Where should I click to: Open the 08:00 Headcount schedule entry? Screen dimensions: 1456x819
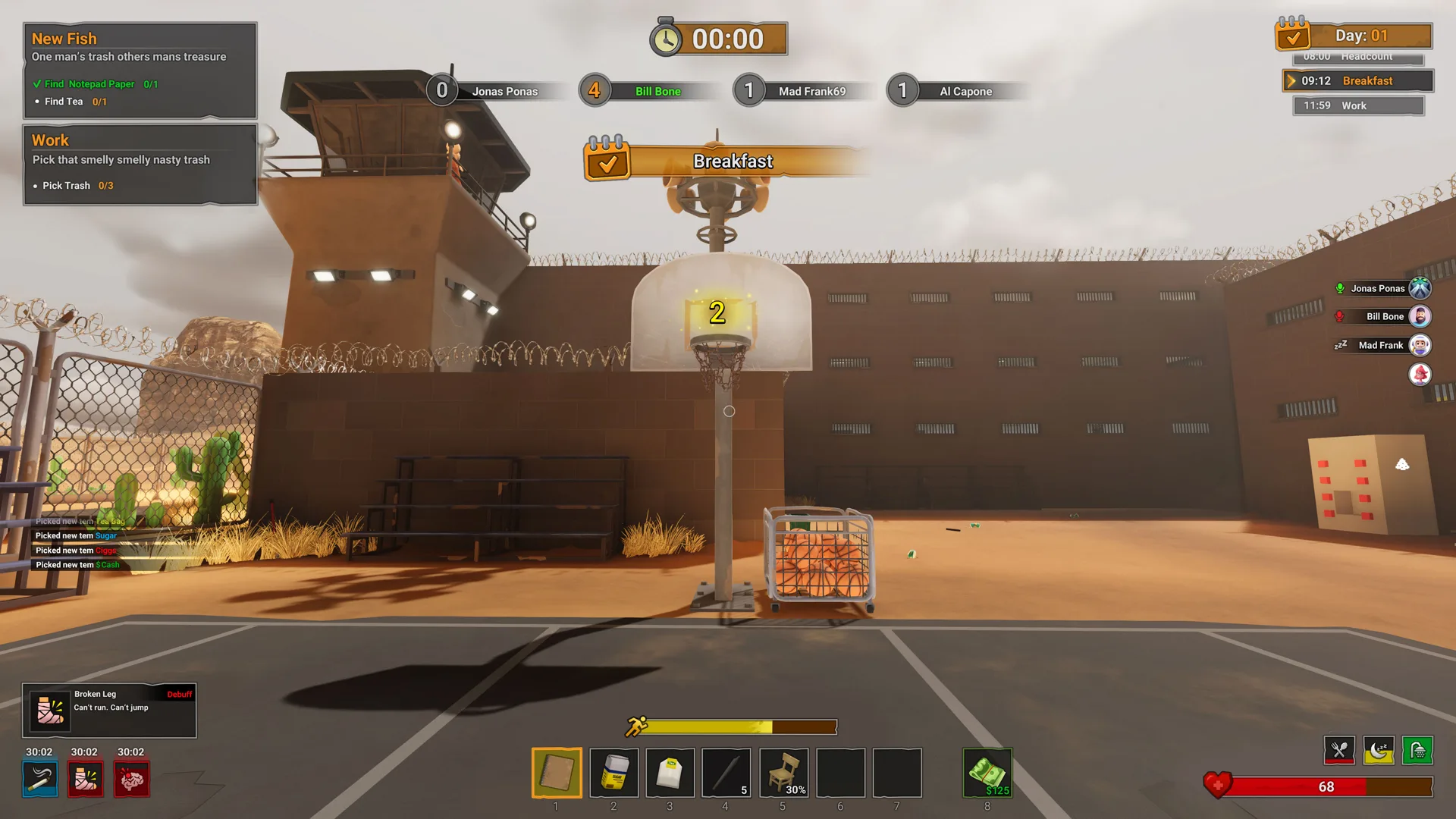[x=1357, y=56]
